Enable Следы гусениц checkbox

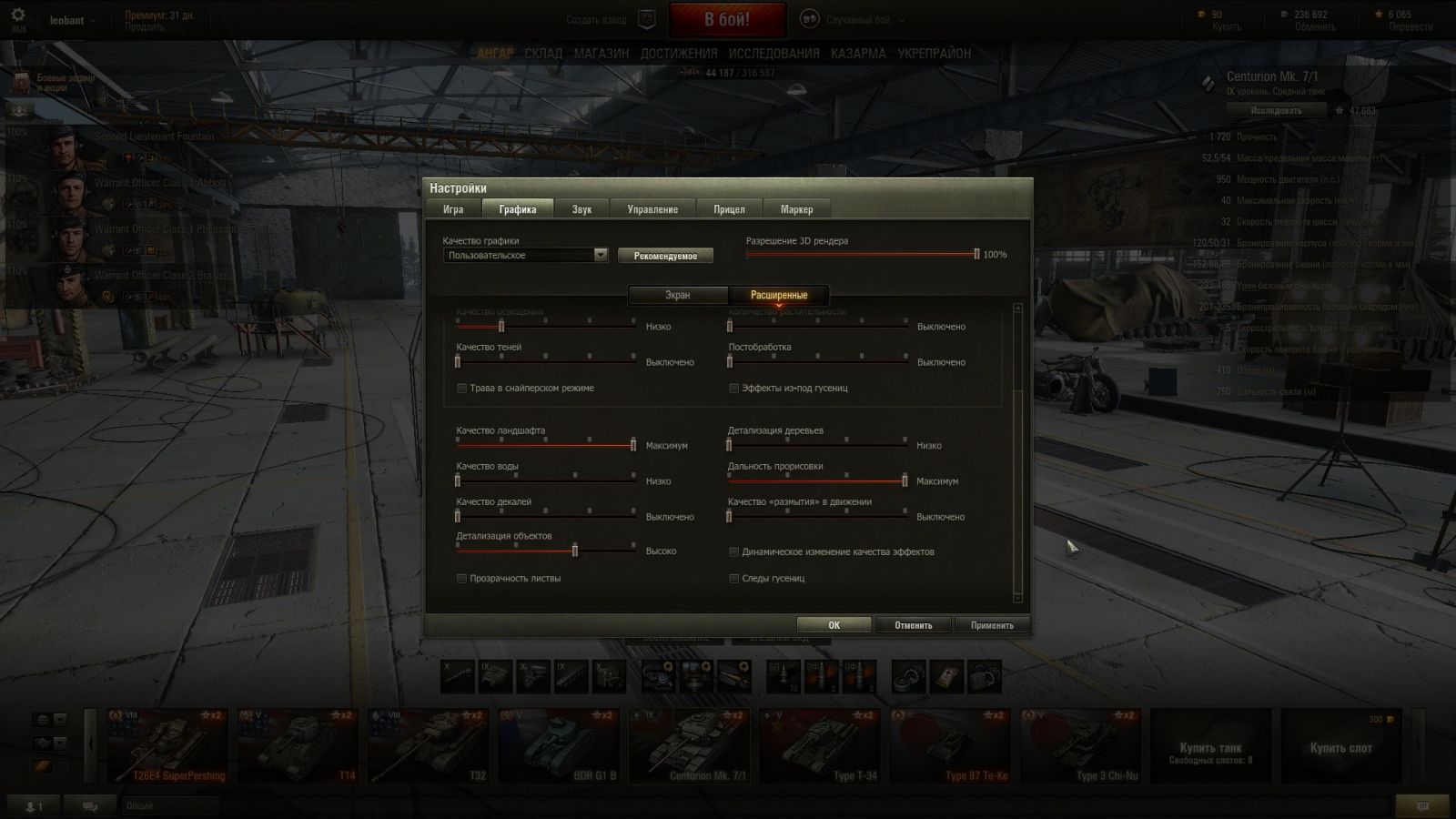[x=734, y=579]
